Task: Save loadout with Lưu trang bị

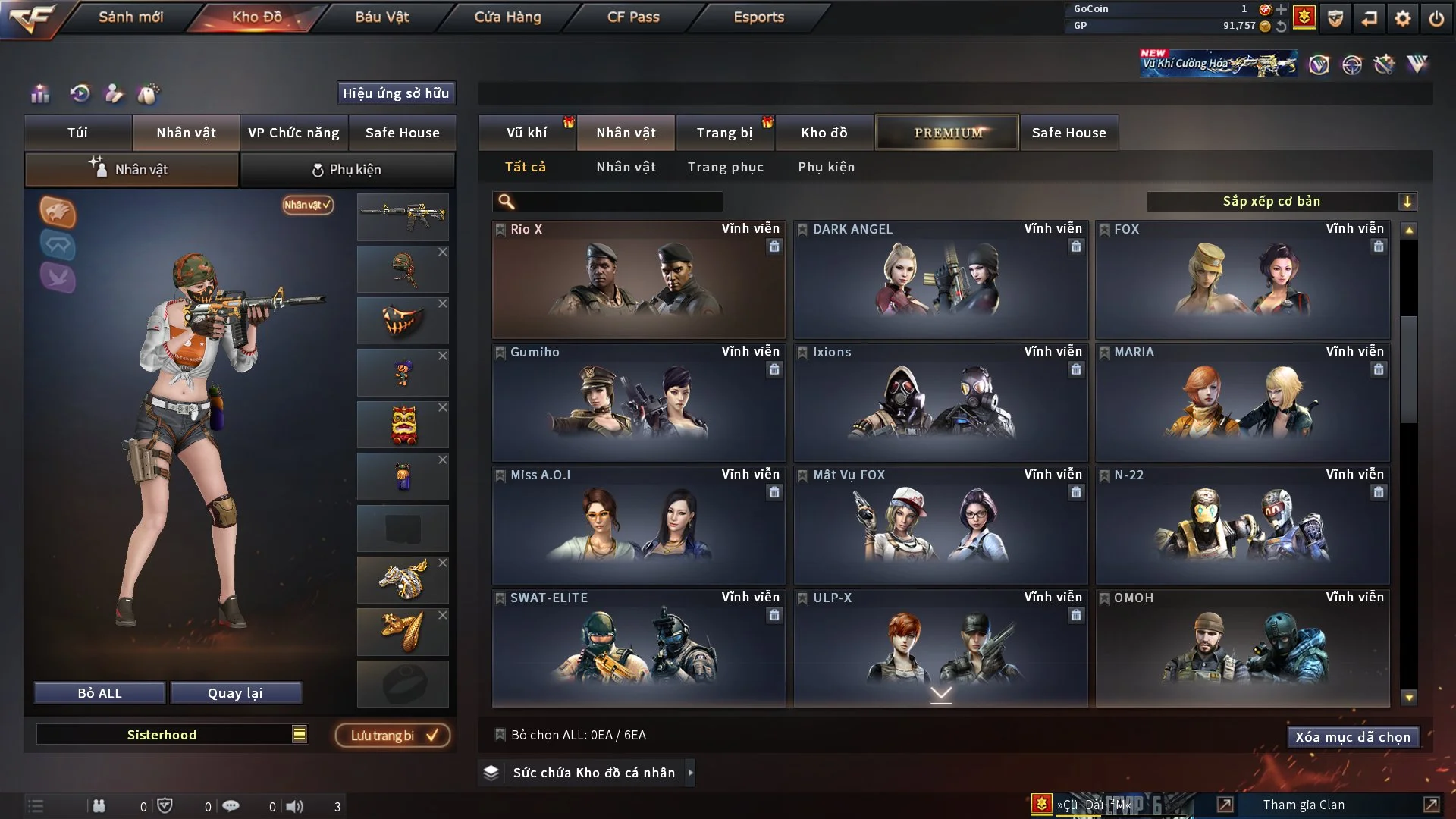Action: click(393, 736)
